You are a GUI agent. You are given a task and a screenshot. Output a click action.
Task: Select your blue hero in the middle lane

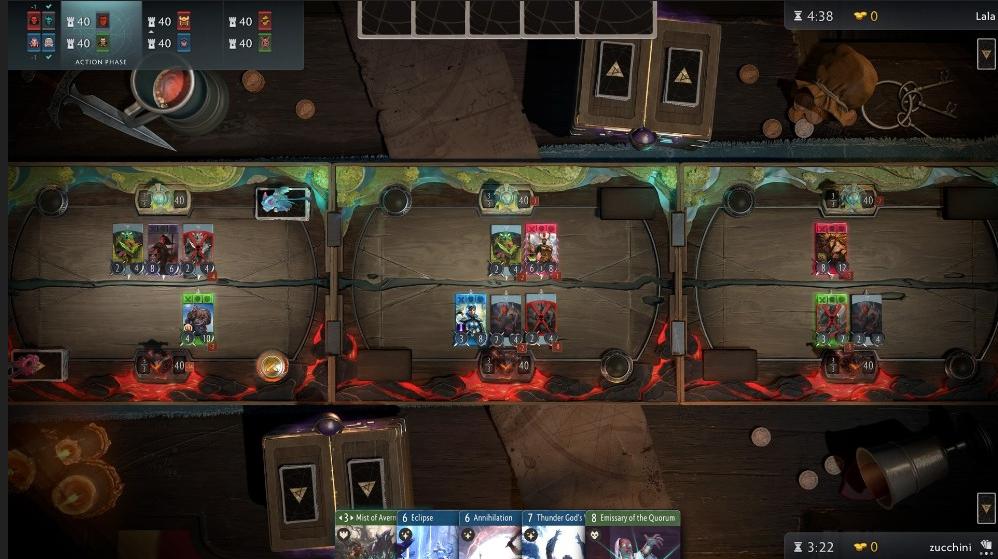(x=470, y=318)
